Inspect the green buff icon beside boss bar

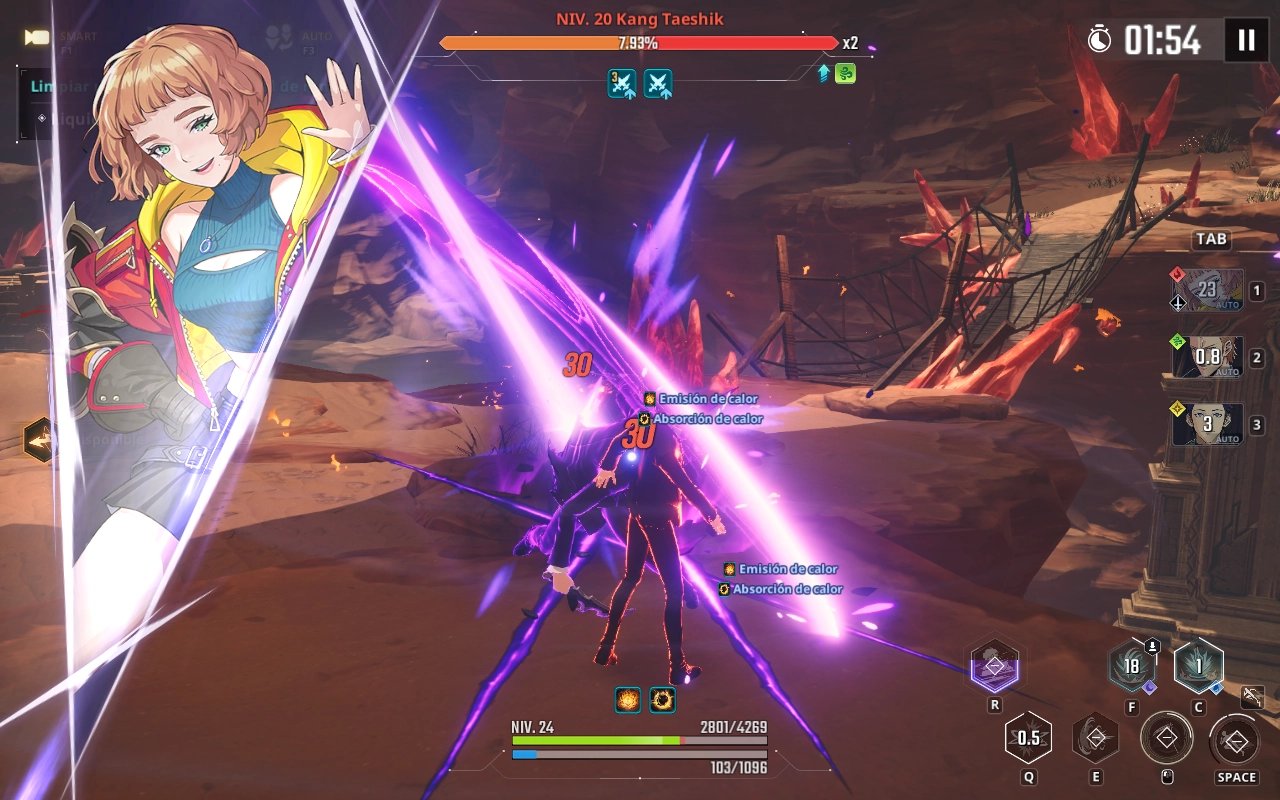tap(845, 73)
